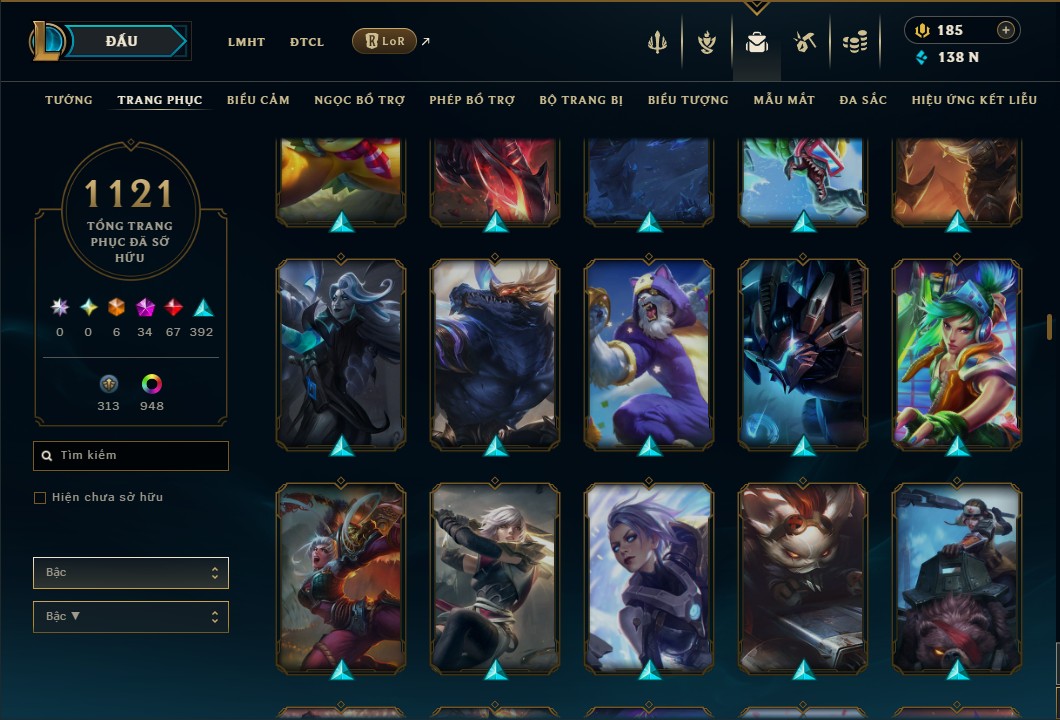Image resolution: width=1060 pixels, height=720 pixels.
Task: Open the MẪU MẮT wards tab
Action: (x=784, y=100)
